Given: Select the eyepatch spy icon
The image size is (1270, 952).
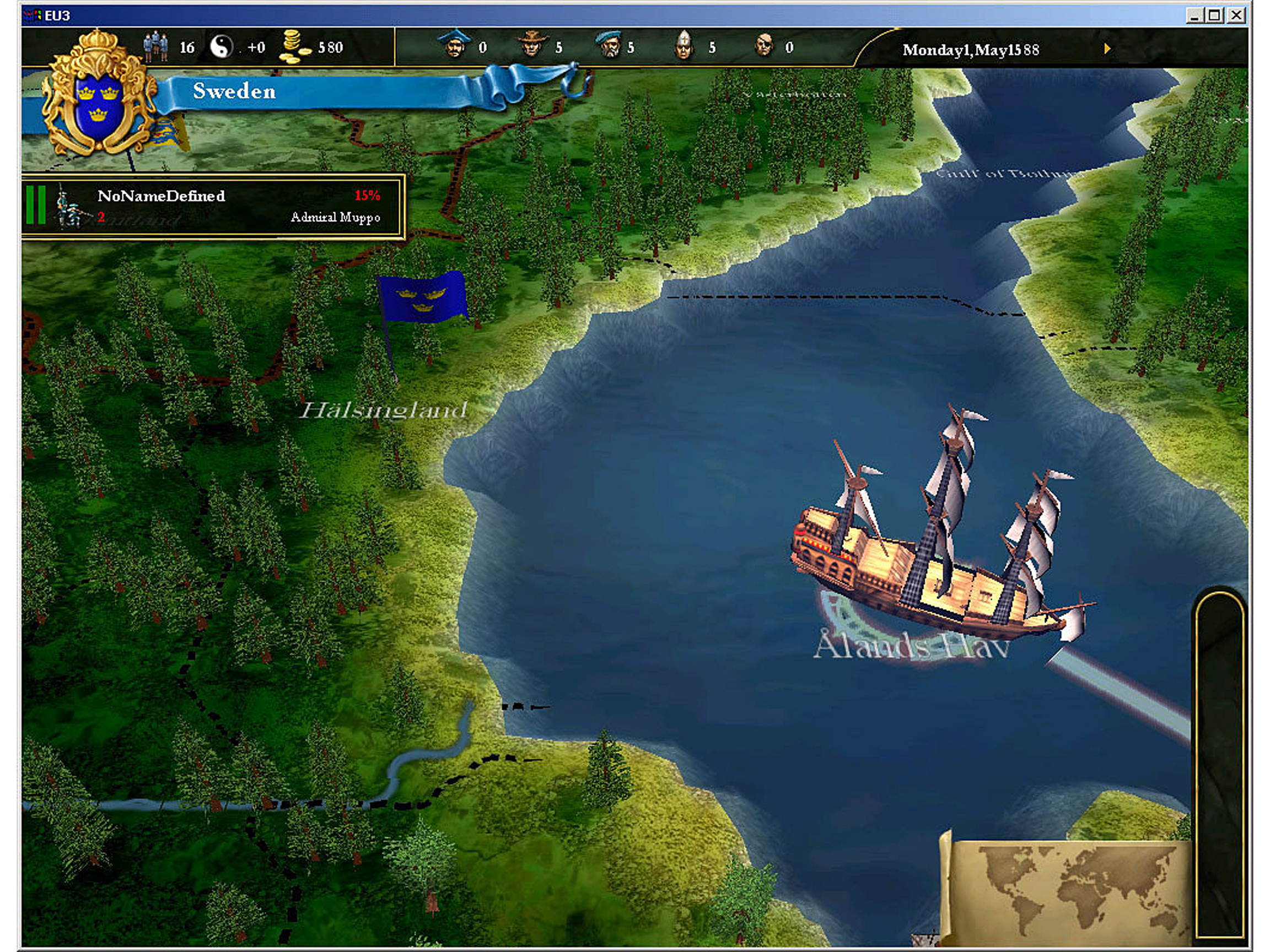Looking at the screenshot, I should click(764, 45).
